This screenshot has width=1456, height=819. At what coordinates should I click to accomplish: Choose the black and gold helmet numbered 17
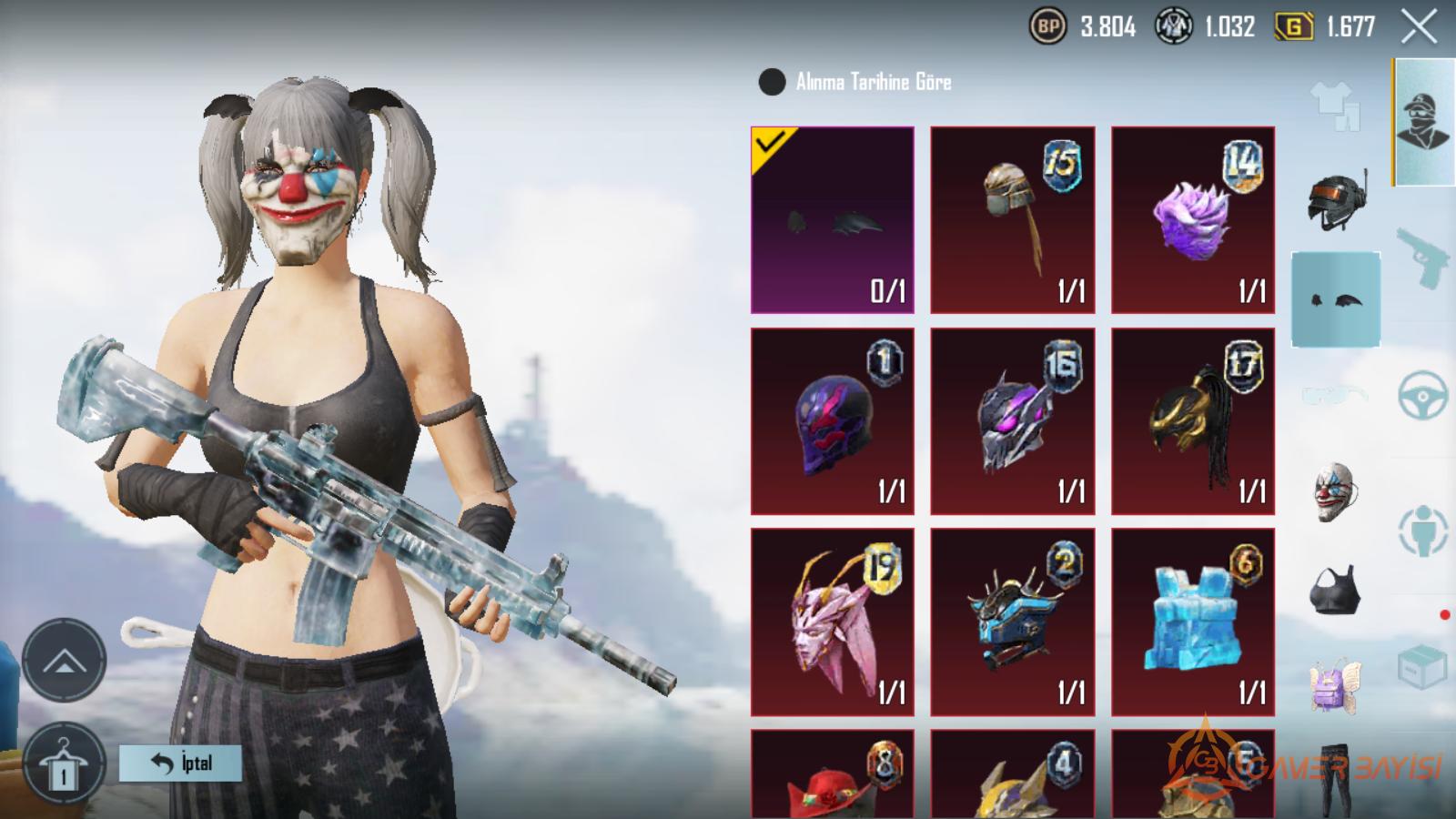click(1192, 421)
